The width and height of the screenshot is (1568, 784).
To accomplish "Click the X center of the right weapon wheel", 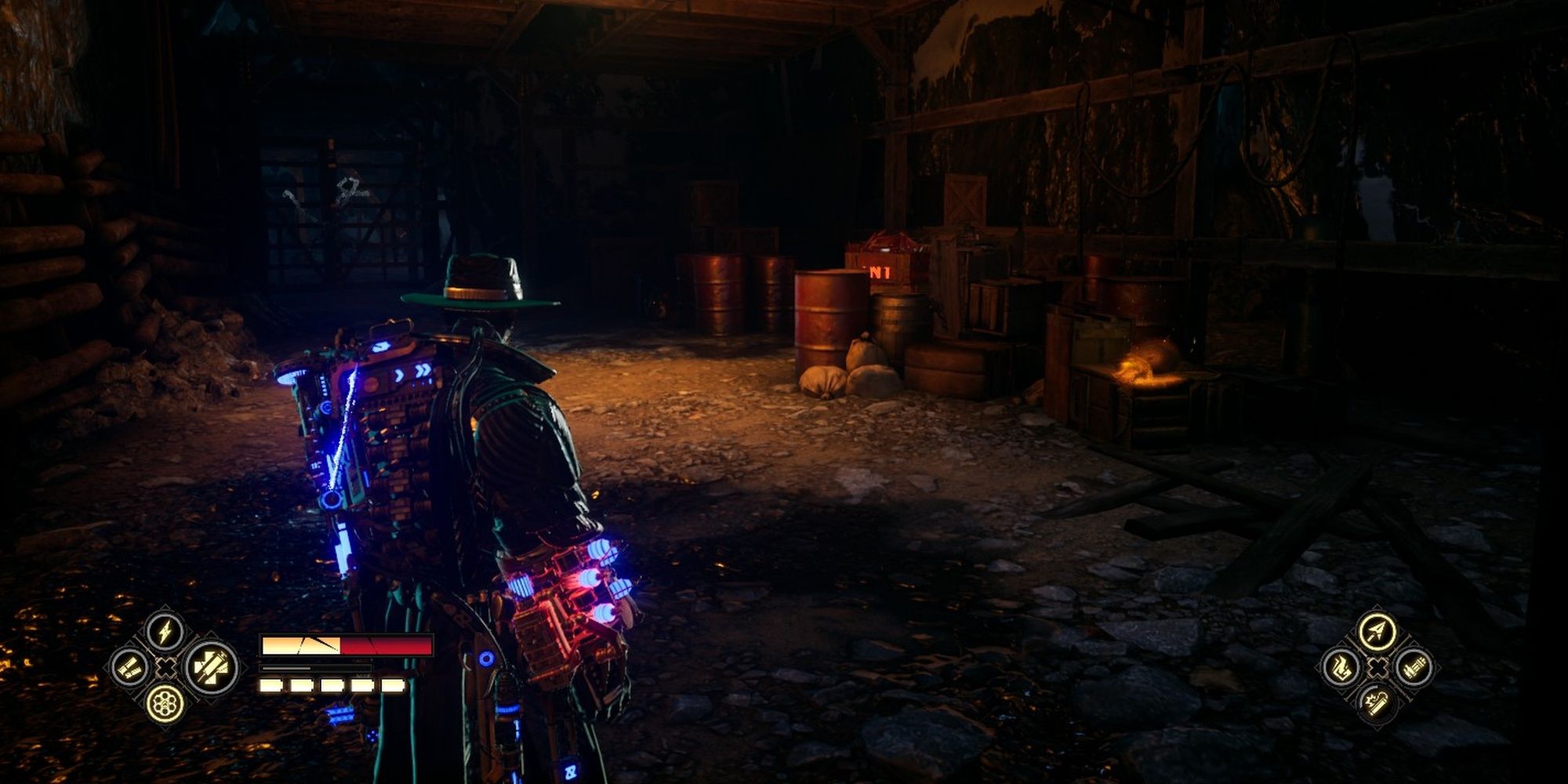I will (1377, 667).
